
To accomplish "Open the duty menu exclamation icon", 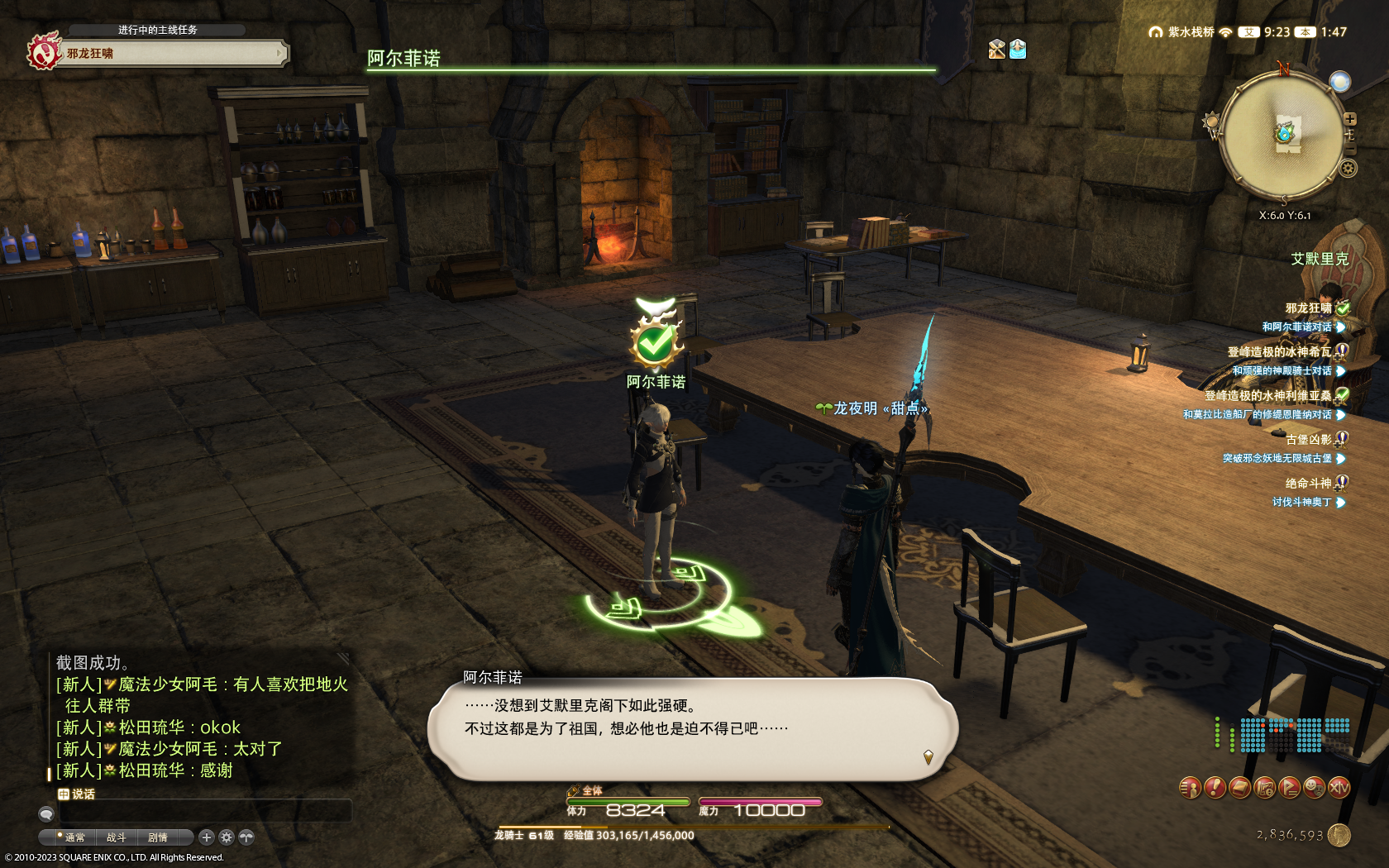I will coord(1215,788).
